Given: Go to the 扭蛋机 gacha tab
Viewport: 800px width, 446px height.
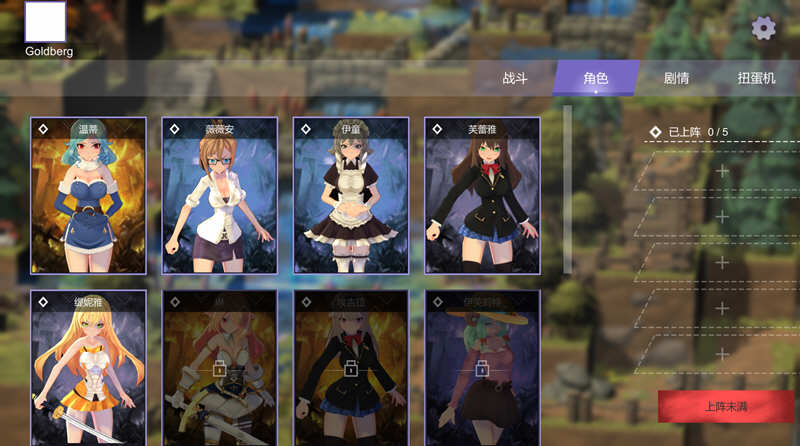Looking at the screenshot, I should (x=756, y=78).
